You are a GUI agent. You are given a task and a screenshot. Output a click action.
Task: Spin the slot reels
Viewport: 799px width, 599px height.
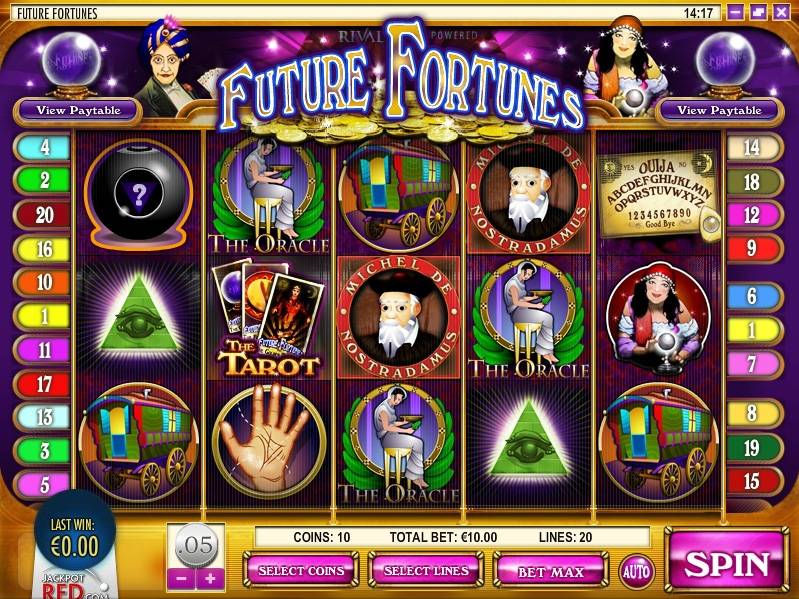(x=726, y=563)
